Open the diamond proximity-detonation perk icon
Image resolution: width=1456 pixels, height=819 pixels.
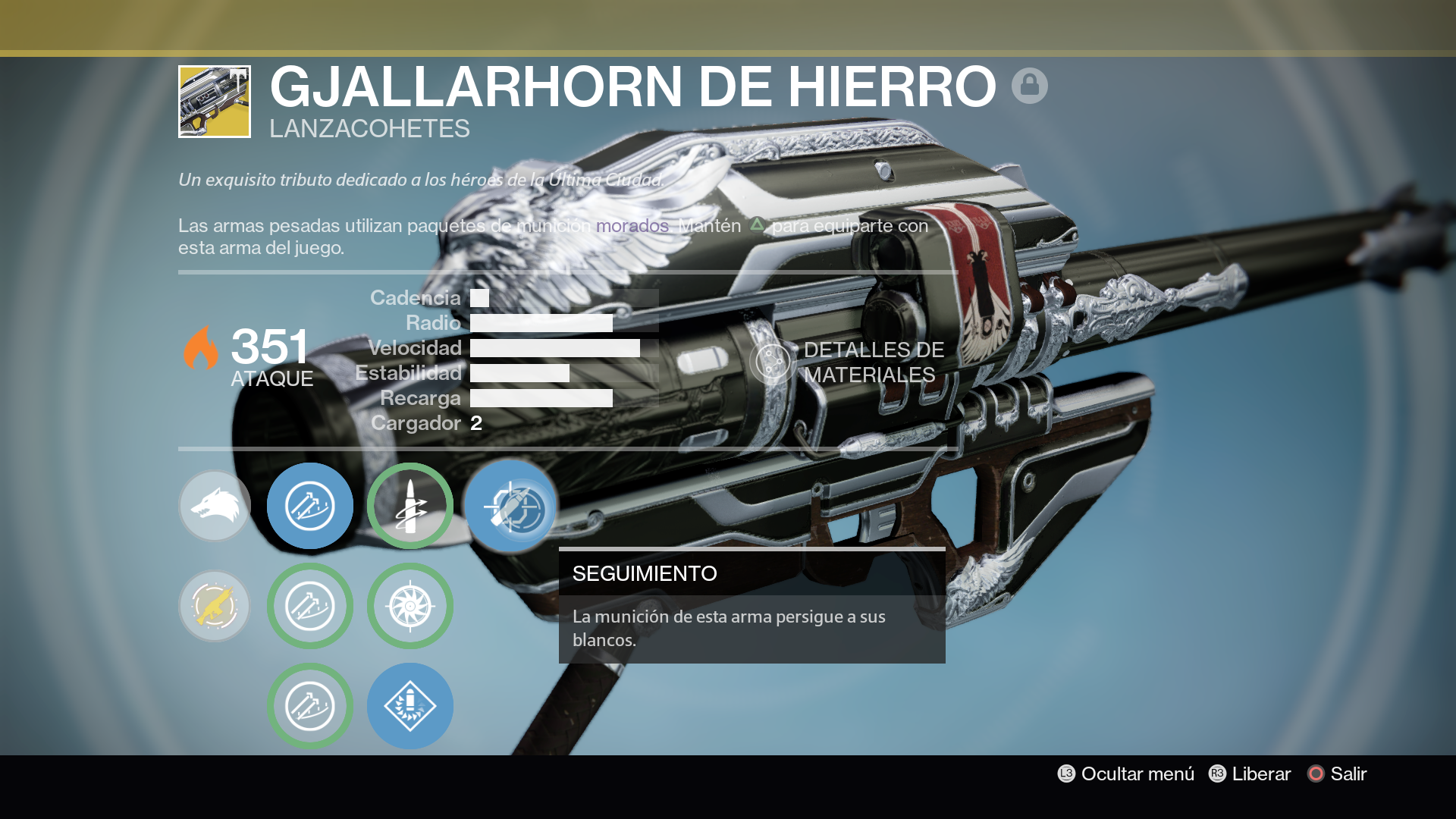(410, 705)
